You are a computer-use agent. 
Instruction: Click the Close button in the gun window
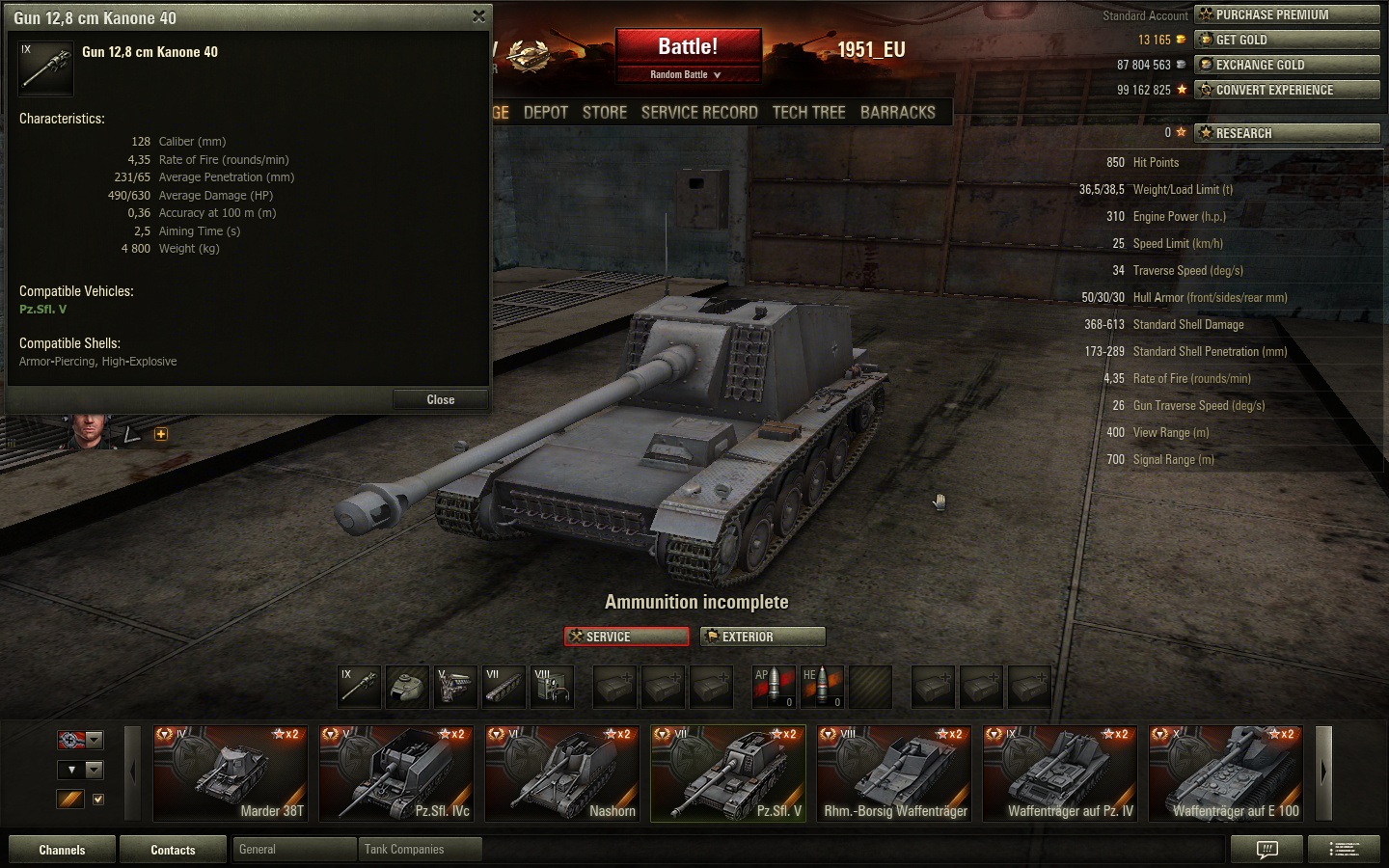click(440, 399)
